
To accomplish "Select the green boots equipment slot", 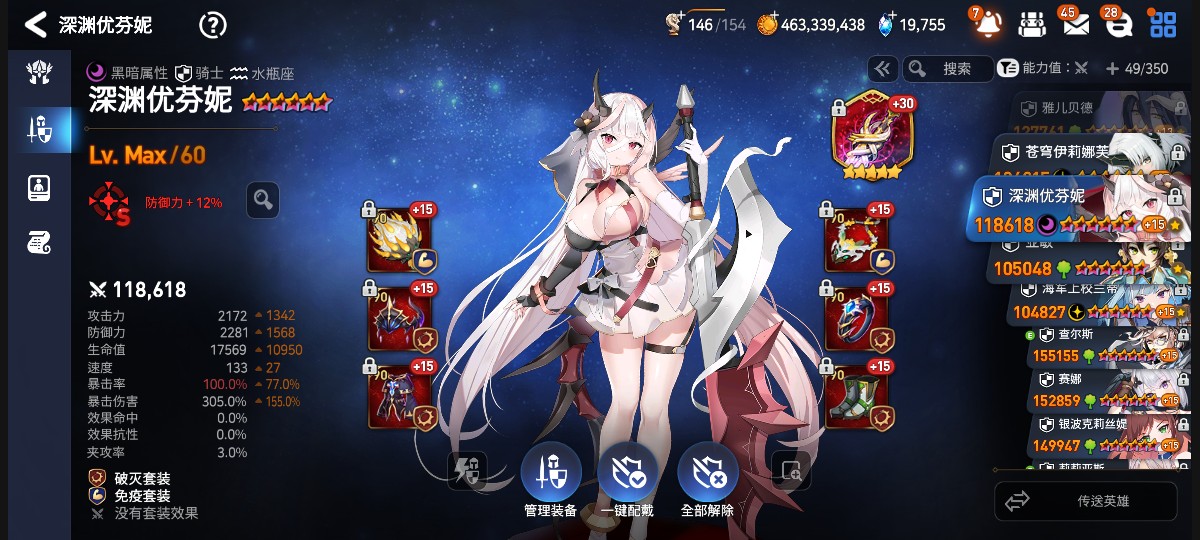I will (858, 393).
